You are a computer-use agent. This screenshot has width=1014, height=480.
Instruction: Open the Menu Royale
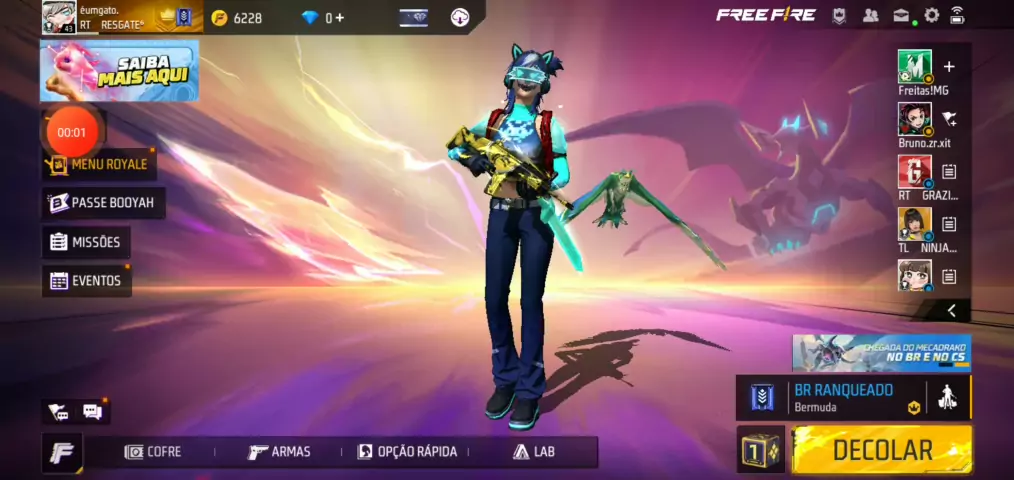coord(98,164)
